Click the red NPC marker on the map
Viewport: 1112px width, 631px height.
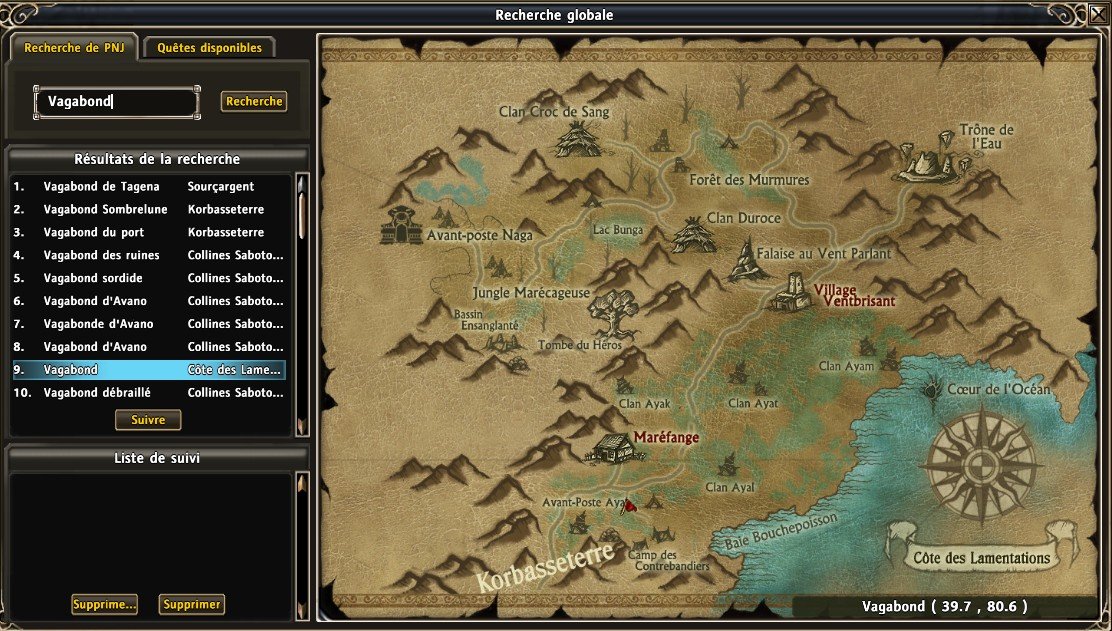(x=631, y=506)
